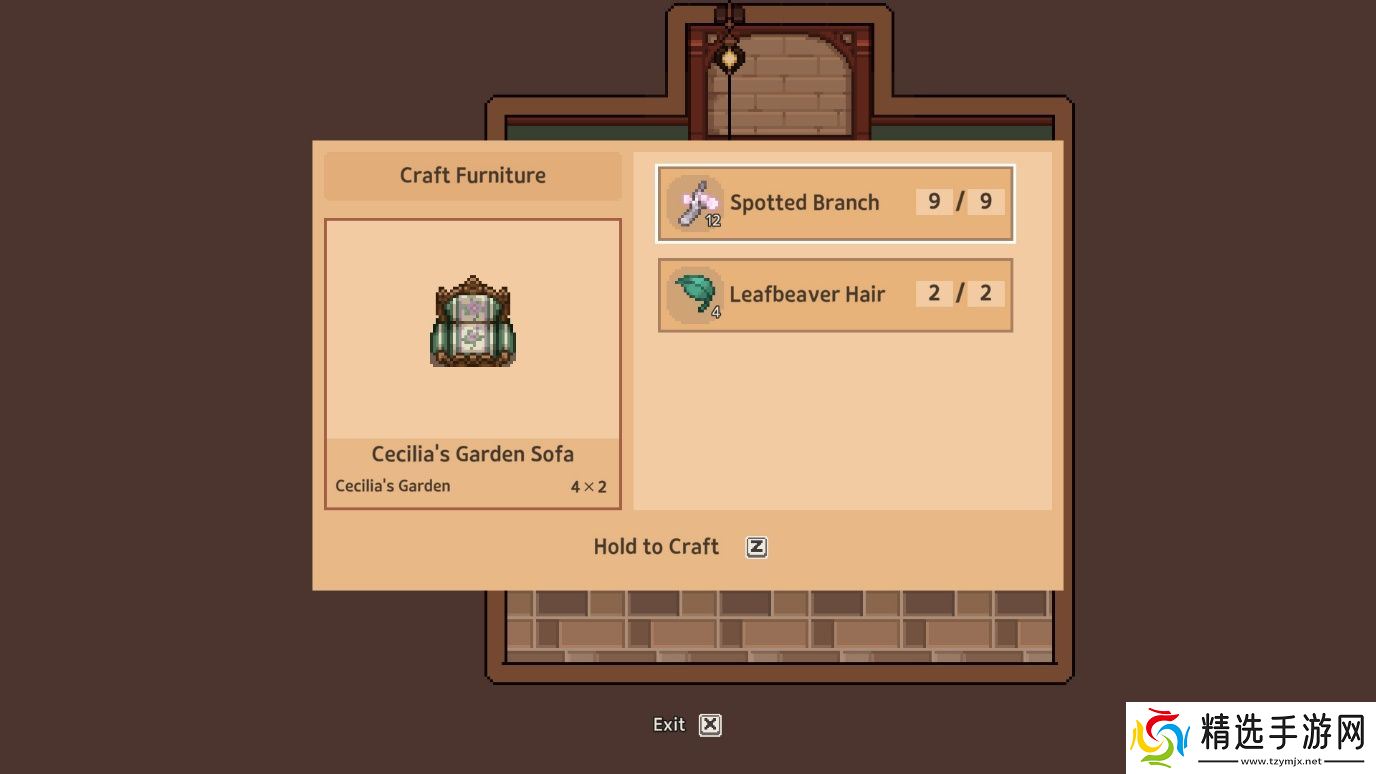Click the Cecilia's Garden Sofa preview
Viewport: 1376px width, 774px height.
473,329
